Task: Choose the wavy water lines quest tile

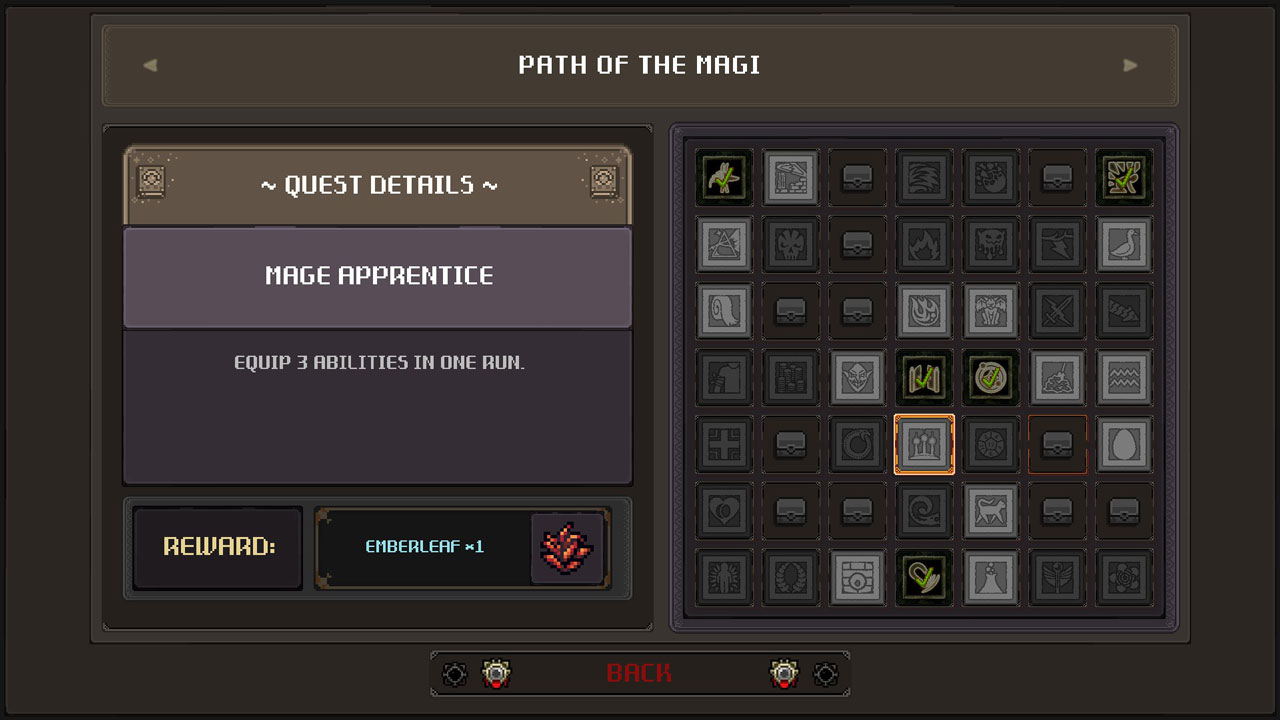Action: (1124, 377)
